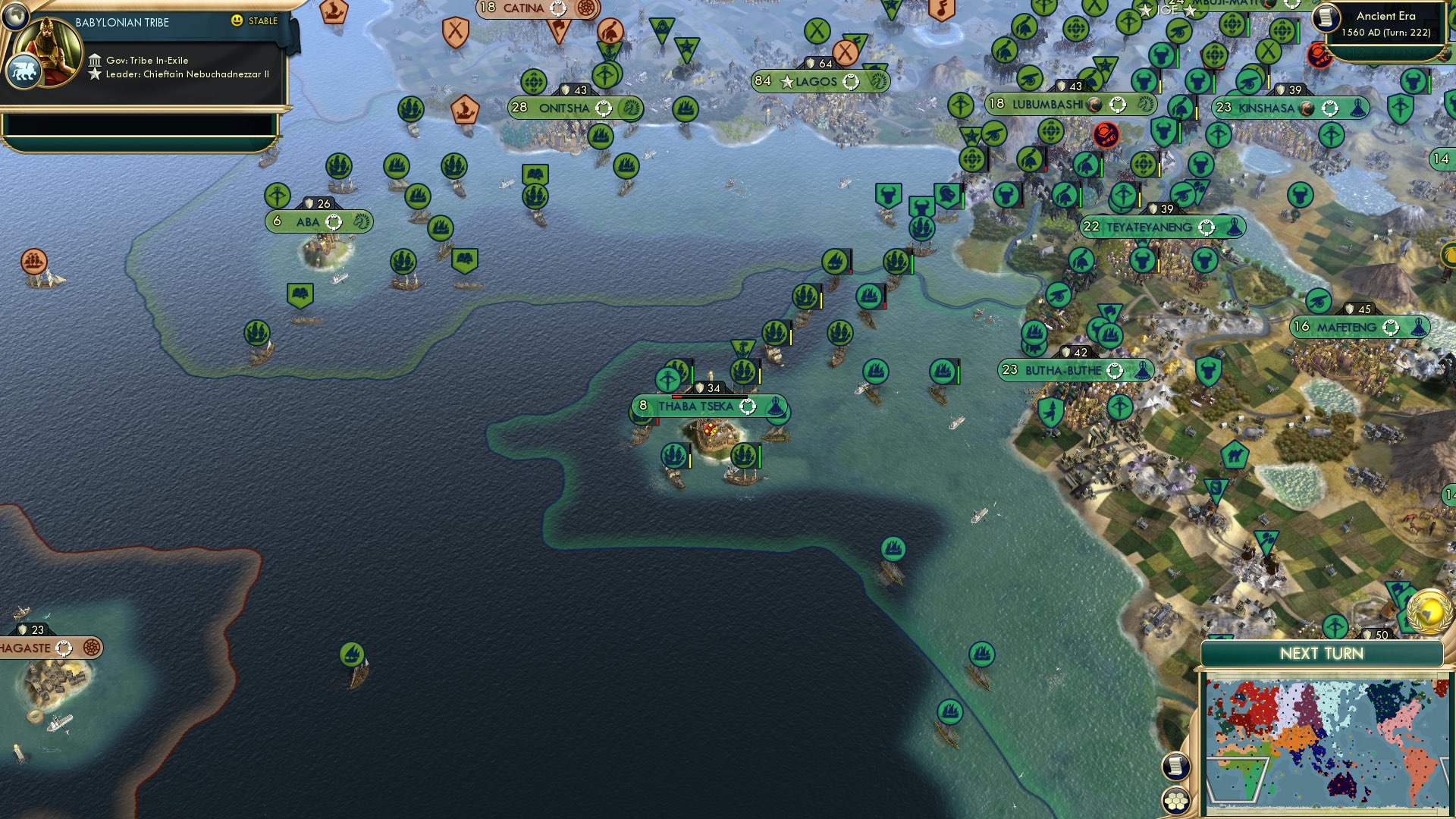Open the Lagos city screen
This screenshot has width=1456, height=819.
pos(817,80)
